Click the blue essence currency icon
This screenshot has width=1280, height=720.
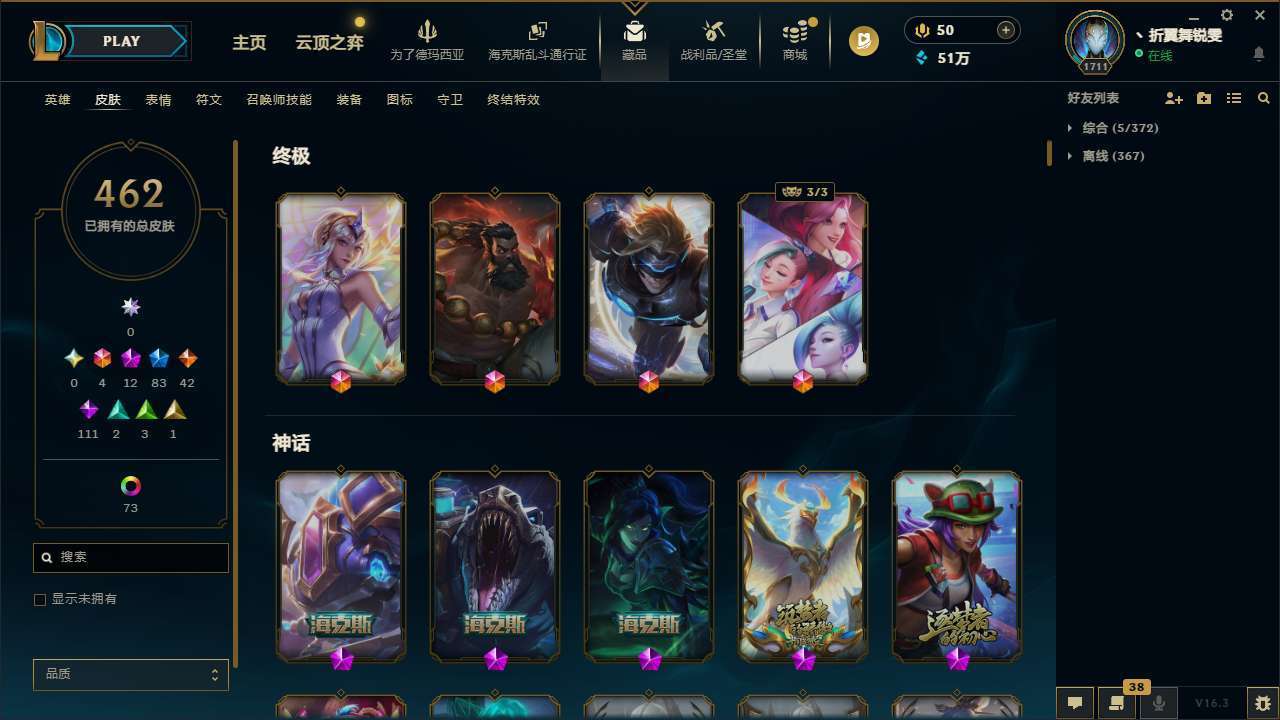pyautogui.click(x=923, y=58)
